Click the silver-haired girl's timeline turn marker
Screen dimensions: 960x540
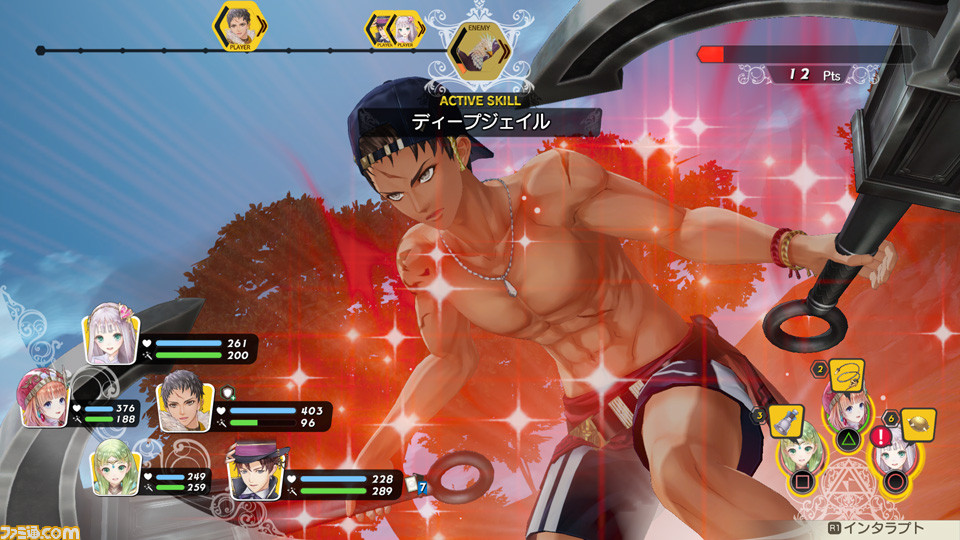pos(406,30)
